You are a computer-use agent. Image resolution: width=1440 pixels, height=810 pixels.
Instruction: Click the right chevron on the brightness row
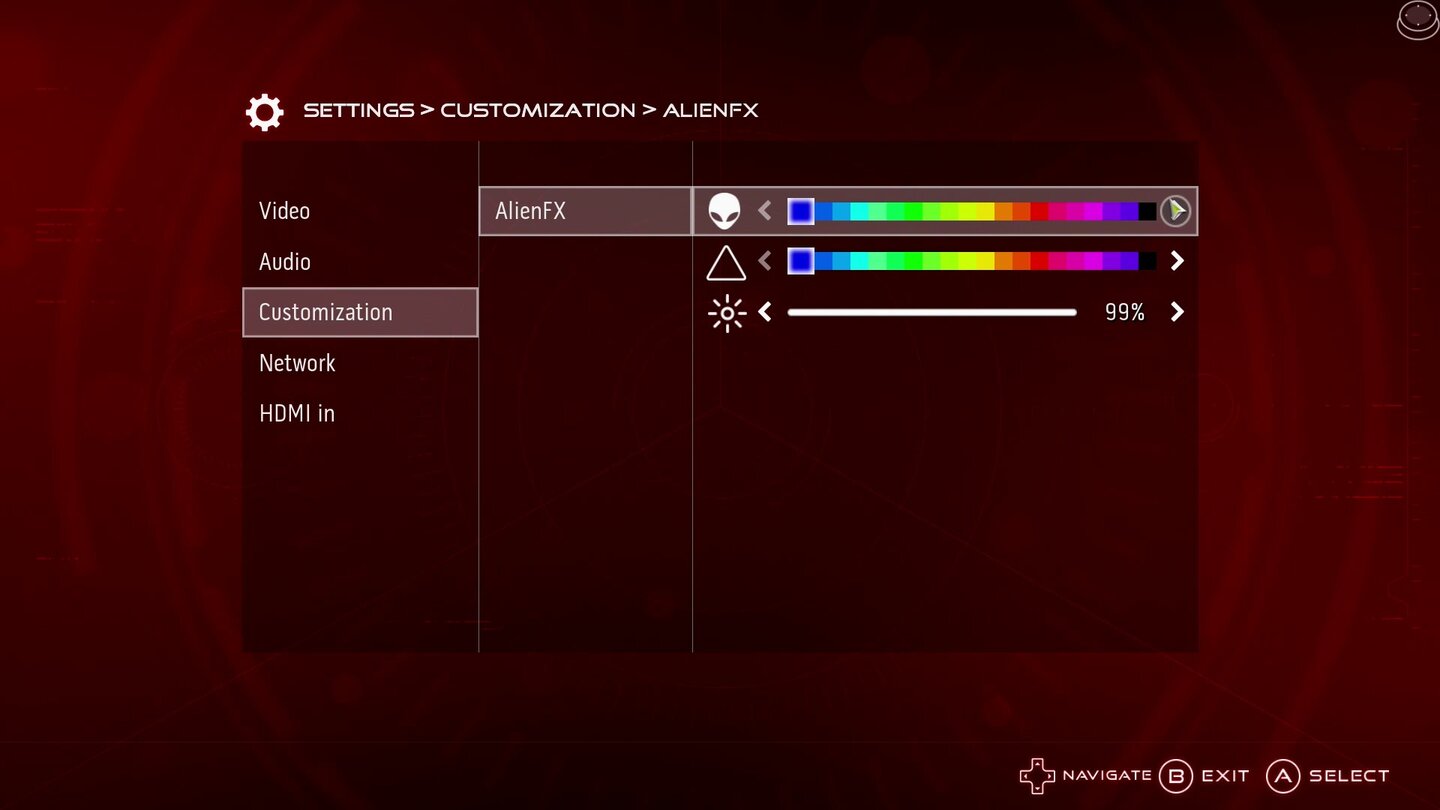point(1177,312)
